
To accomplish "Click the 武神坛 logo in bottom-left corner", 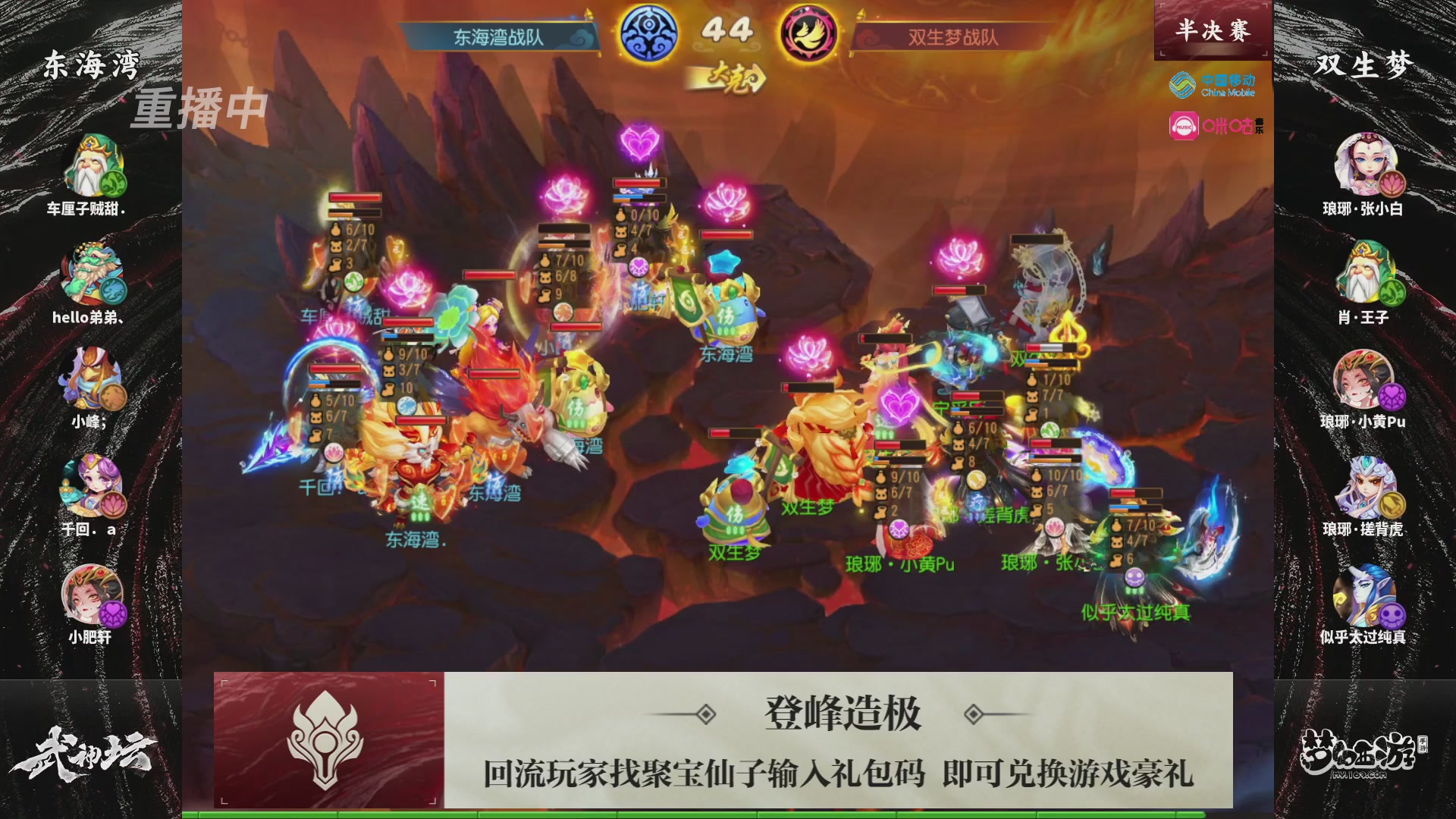I will [x=83, y=751].
